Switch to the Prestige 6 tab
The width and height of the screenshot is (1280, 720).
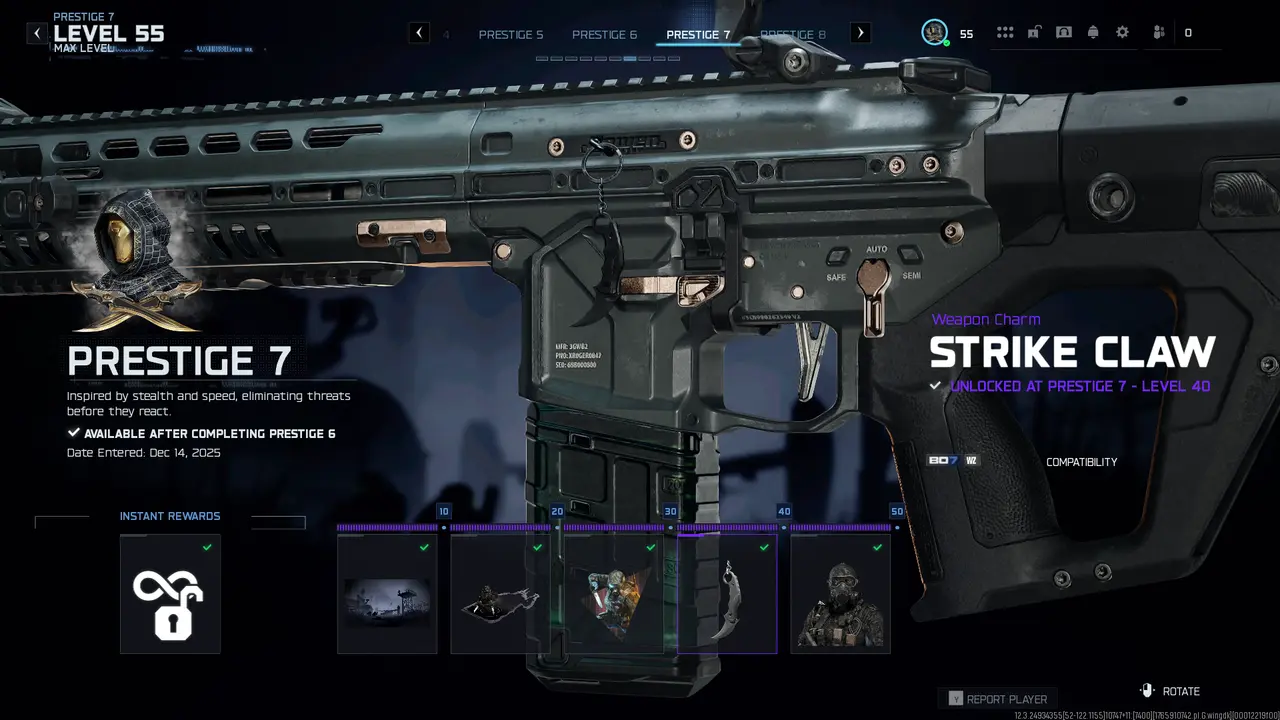point(604,34)
